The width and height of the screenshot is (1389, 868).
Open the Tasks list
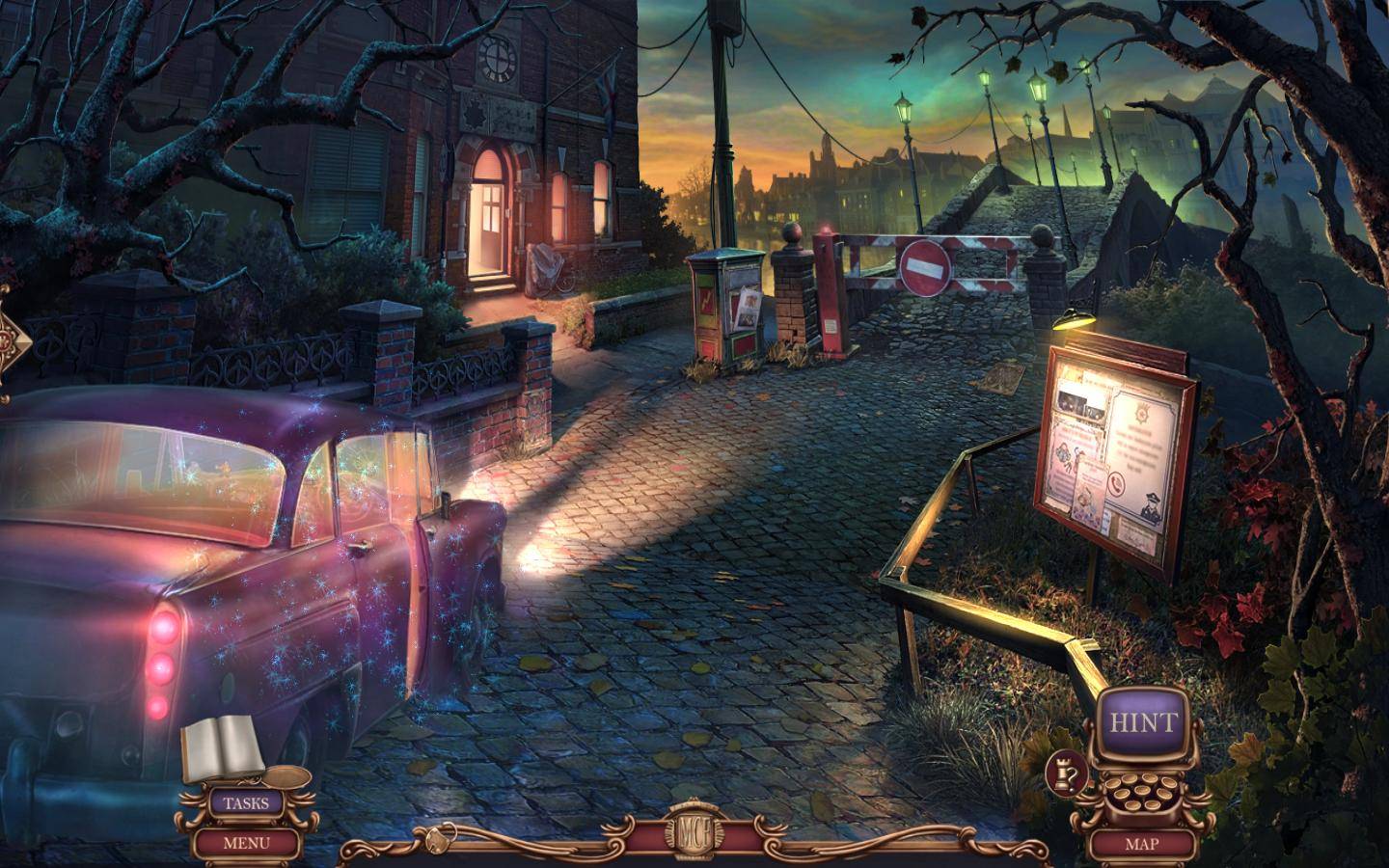(246, 802)
